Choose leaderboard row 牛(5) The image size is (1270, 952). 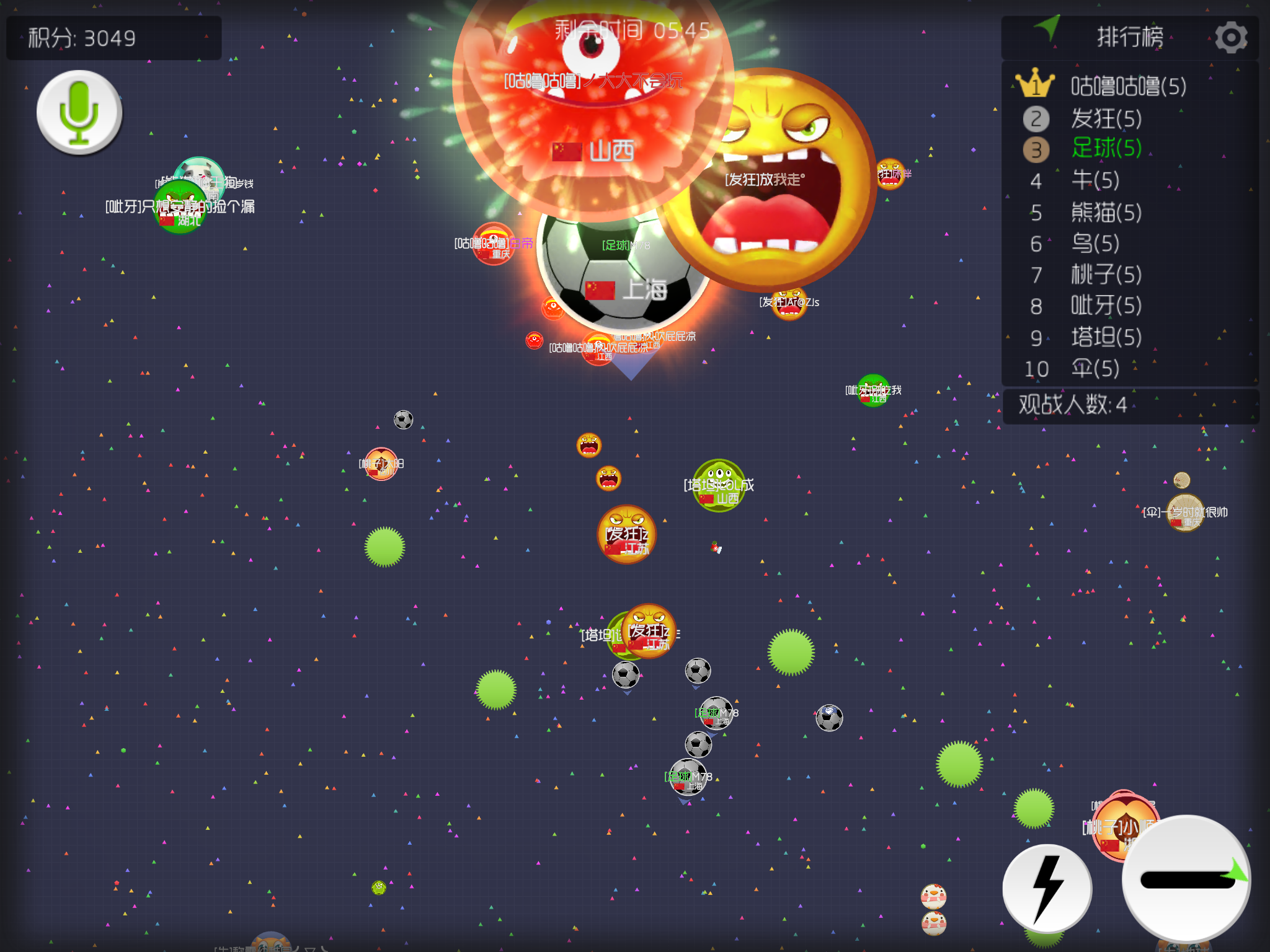(1095, 180)
